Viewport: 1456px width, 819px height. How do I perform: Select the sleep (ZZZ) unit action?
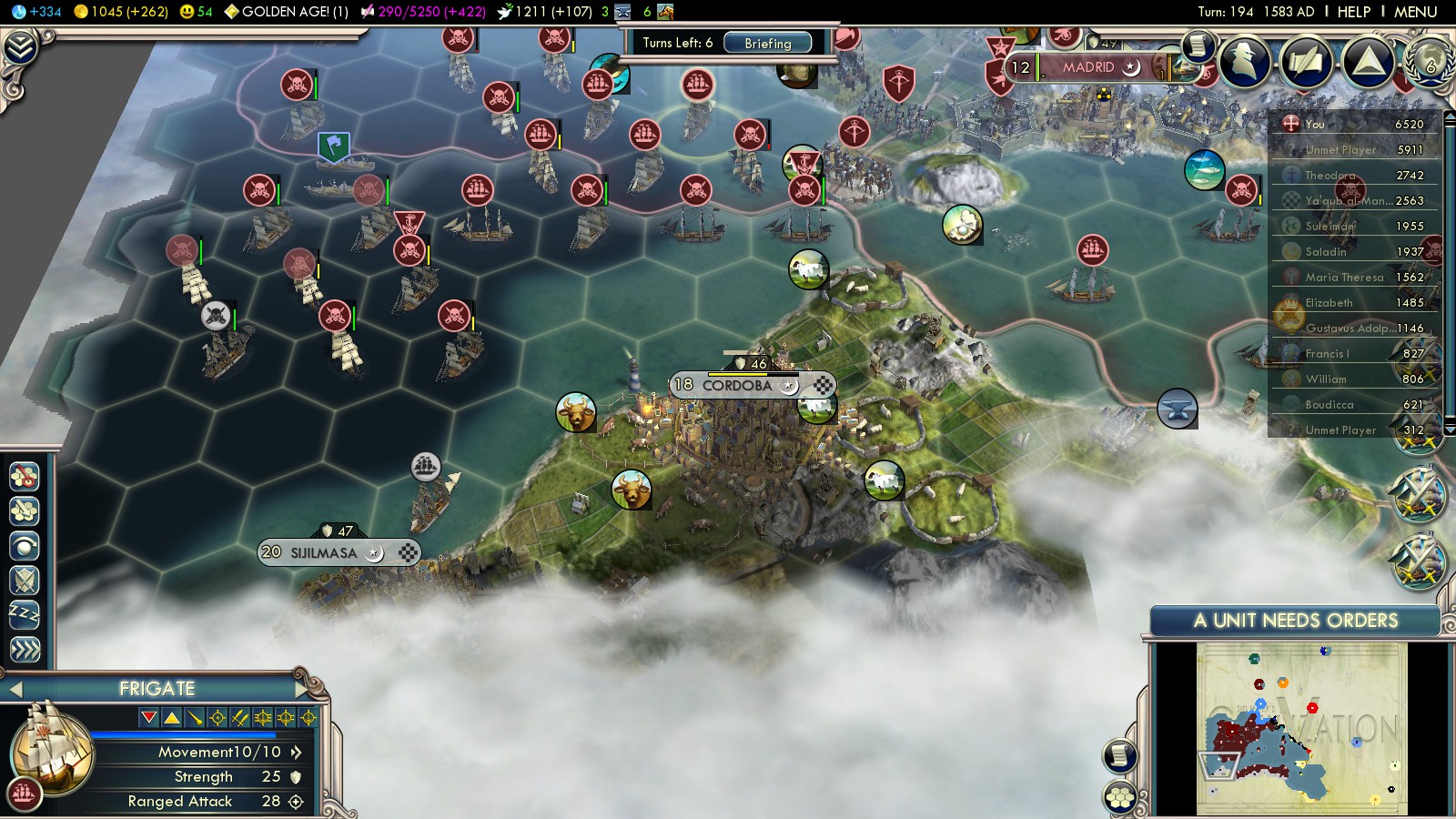[x=25, y=614]
